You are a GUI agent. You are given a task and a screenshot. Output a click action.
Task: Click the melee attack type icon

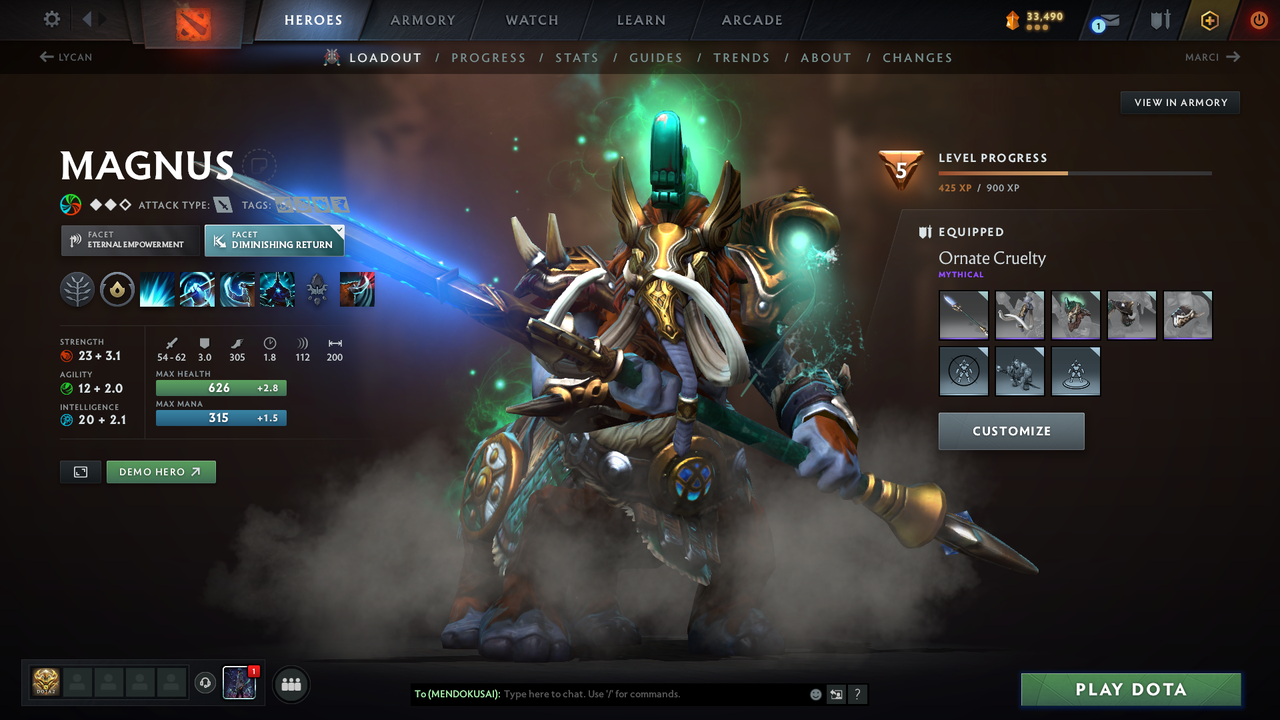(x=222, y=204)
